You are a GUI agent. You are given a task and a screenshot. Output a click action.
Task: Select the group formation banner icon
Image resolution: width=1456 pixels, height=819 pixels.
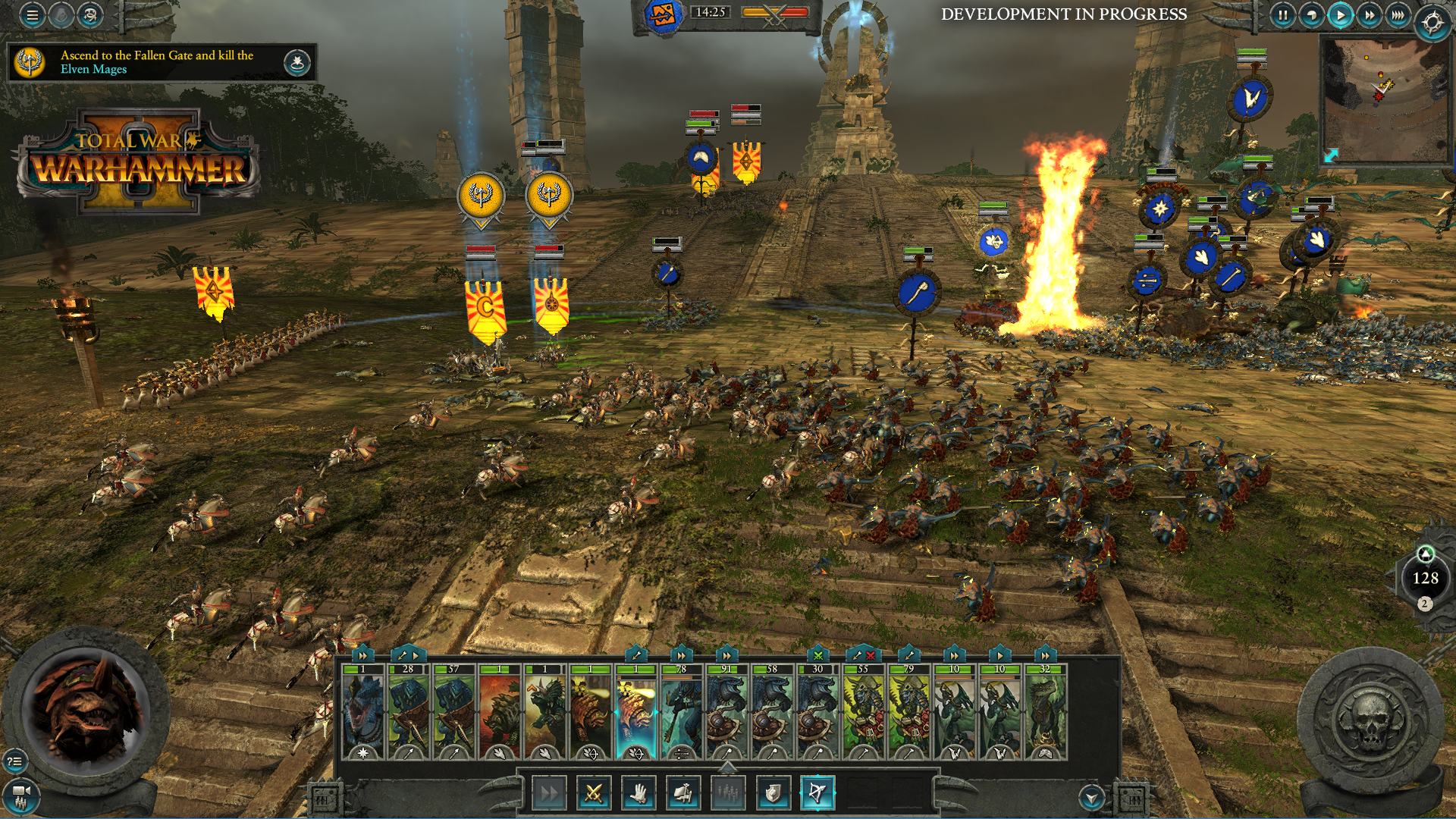(x=685, y=792)
